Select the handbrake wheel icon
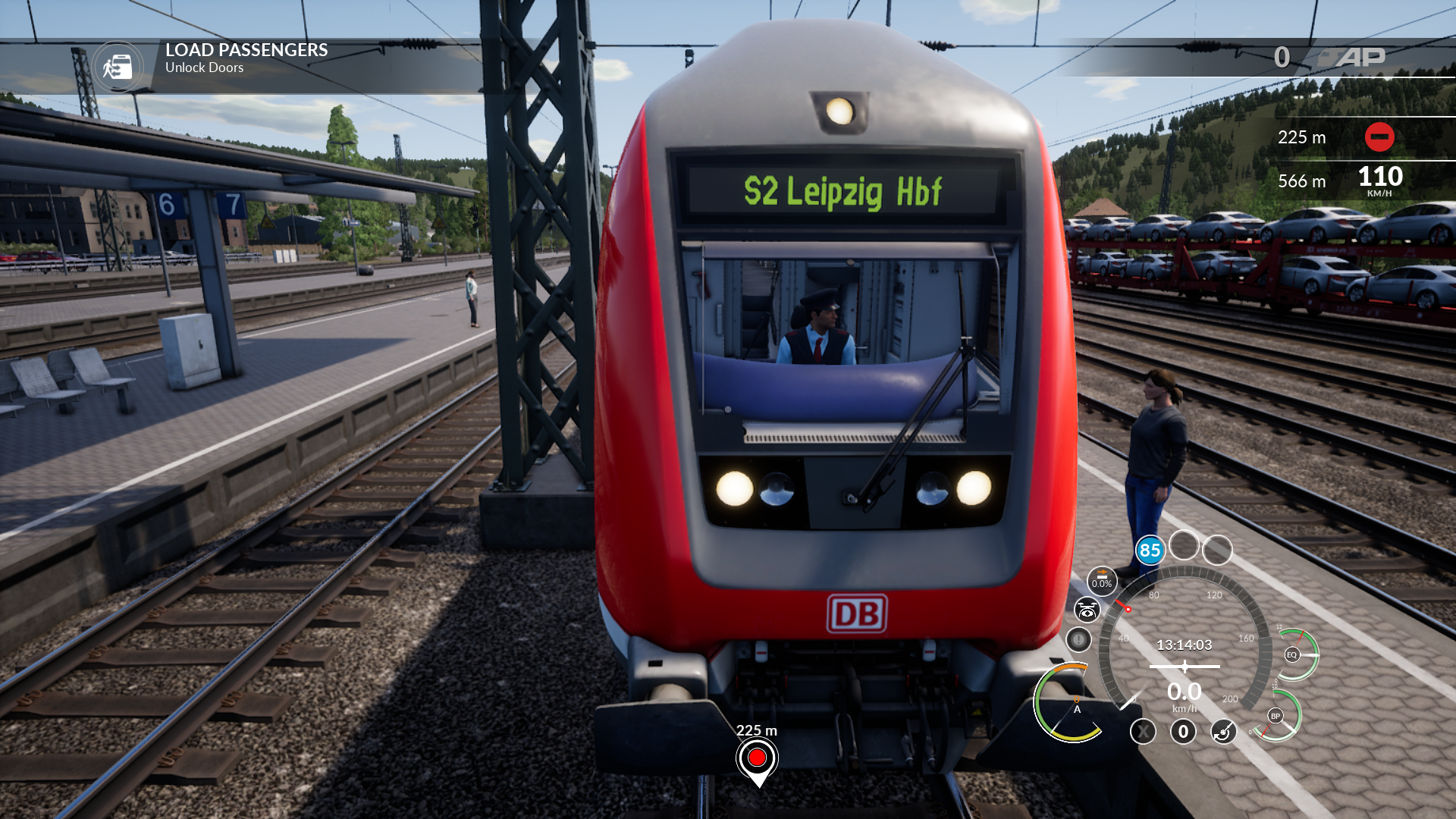Screen dimensions: 1456x819 click(1223, 732)
